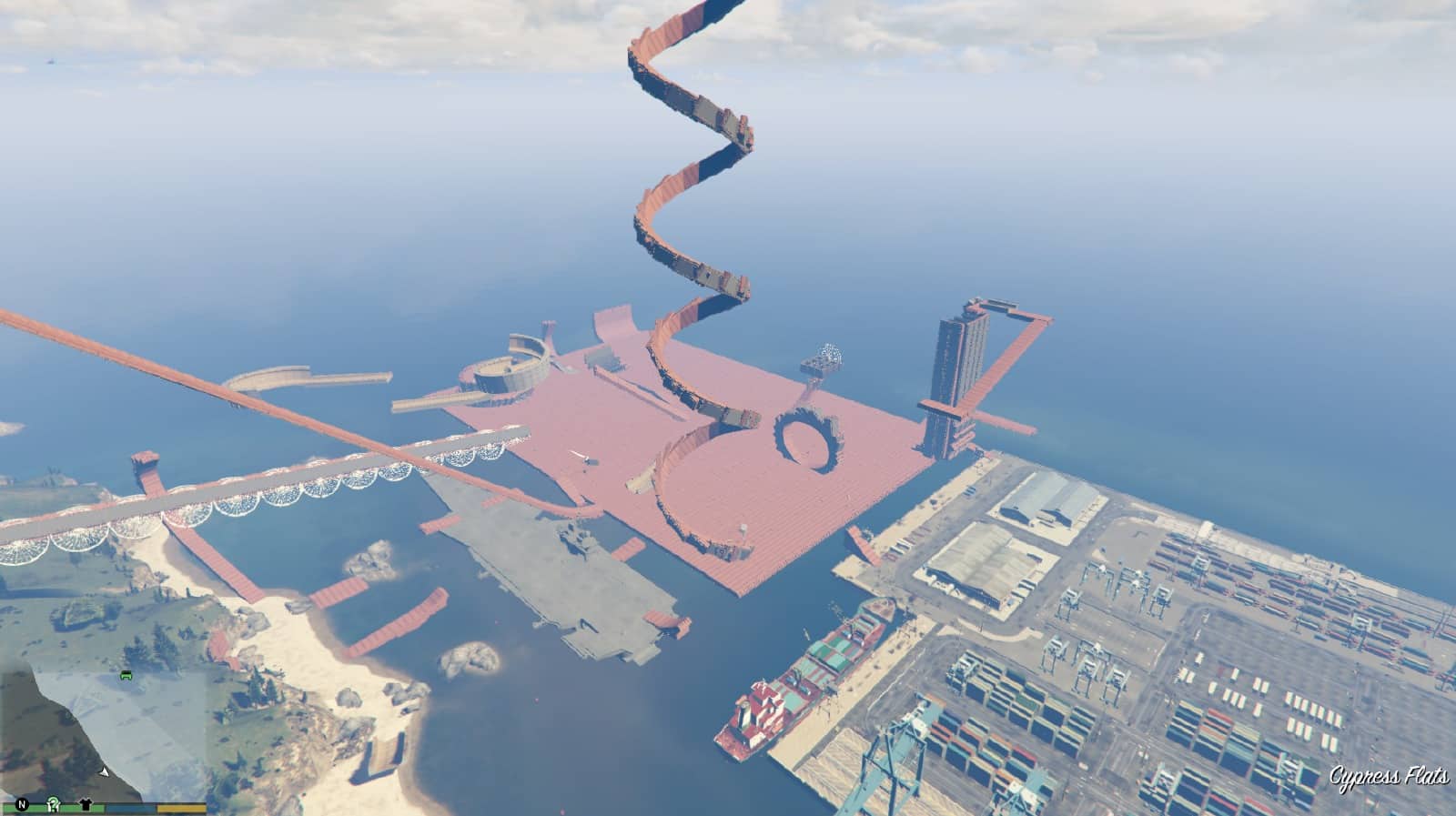Click the N north indicator on the minimap
The image size is (1456, 816).
tap(21, 804)
